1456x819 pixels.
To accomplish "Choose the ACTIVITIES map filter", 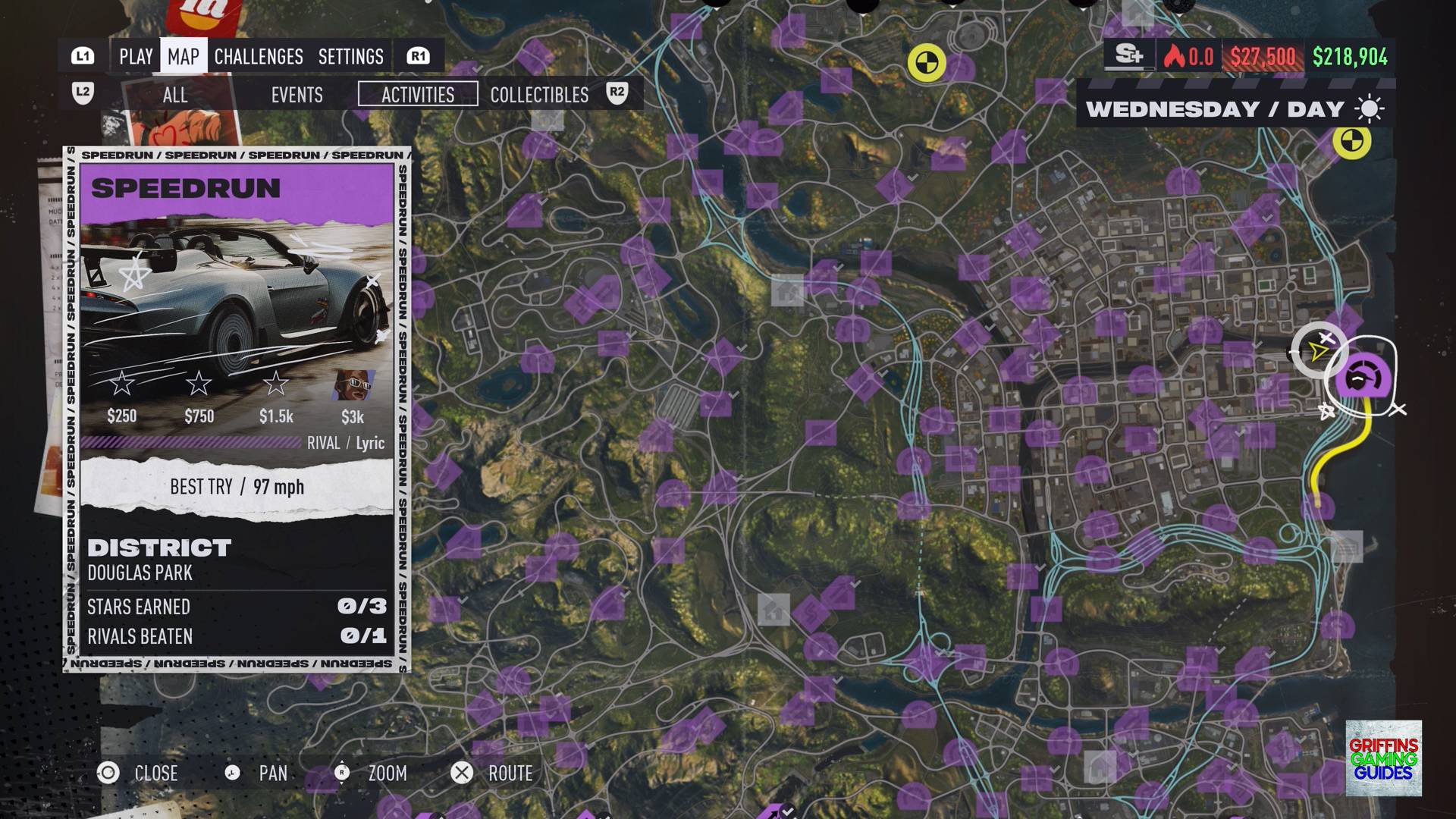I will (x=418, y=95).
